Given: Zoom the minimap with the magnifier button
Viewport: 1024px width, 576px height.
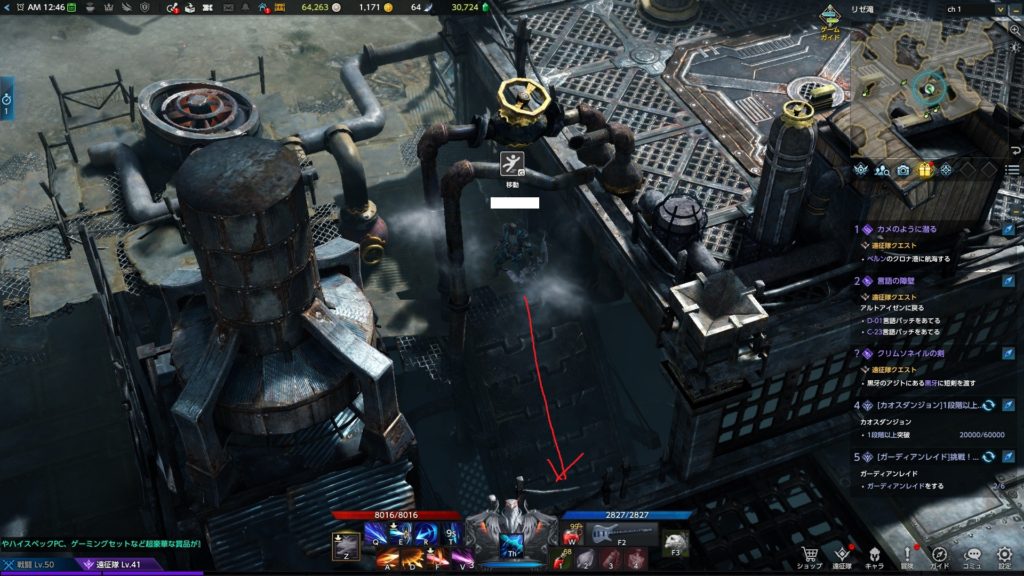Looking at the screenshot, I should [1015, 29].
